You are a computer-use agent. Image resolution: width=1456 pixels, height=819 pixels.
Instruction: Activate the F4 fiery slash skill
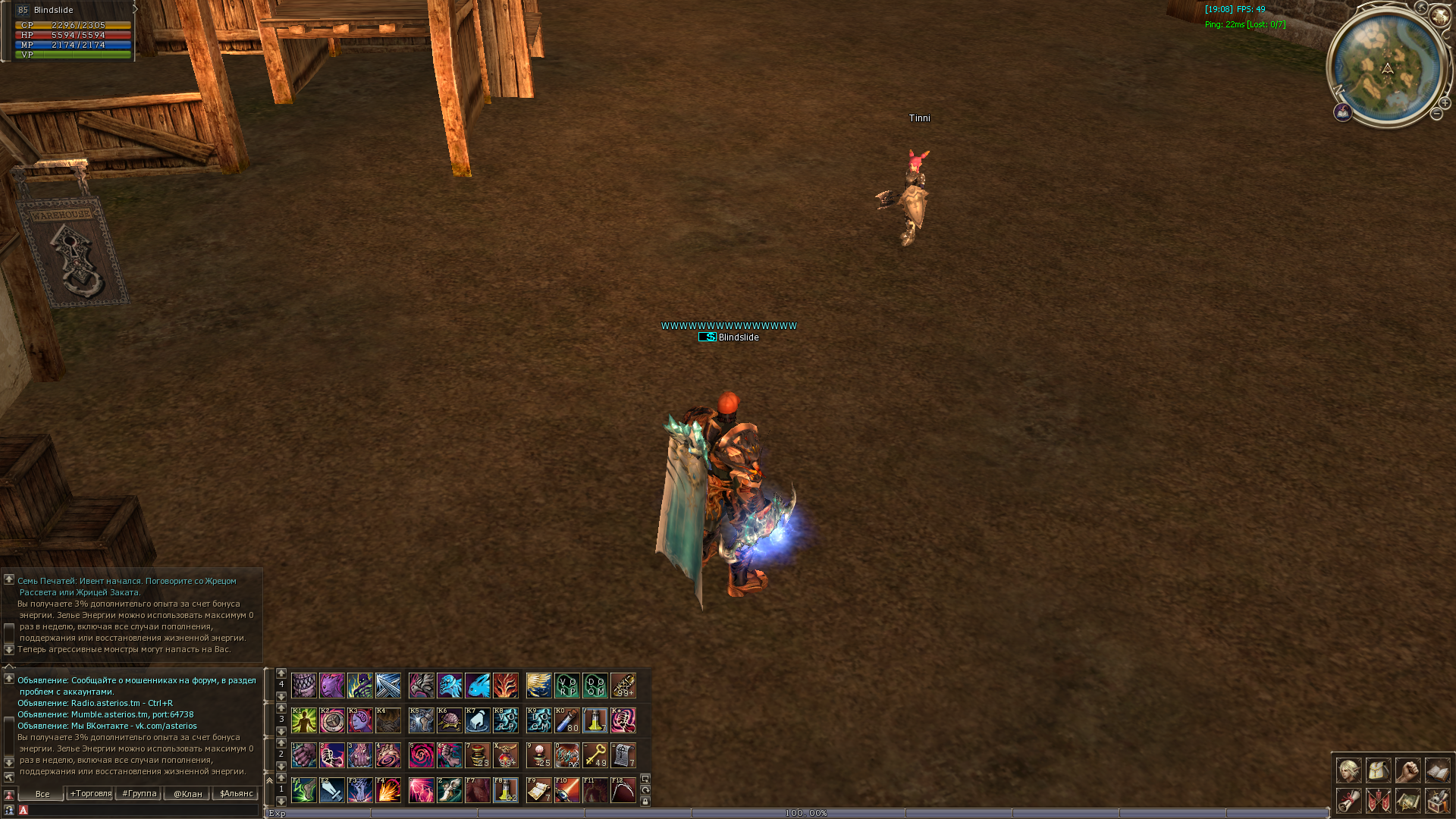[388, 790]
